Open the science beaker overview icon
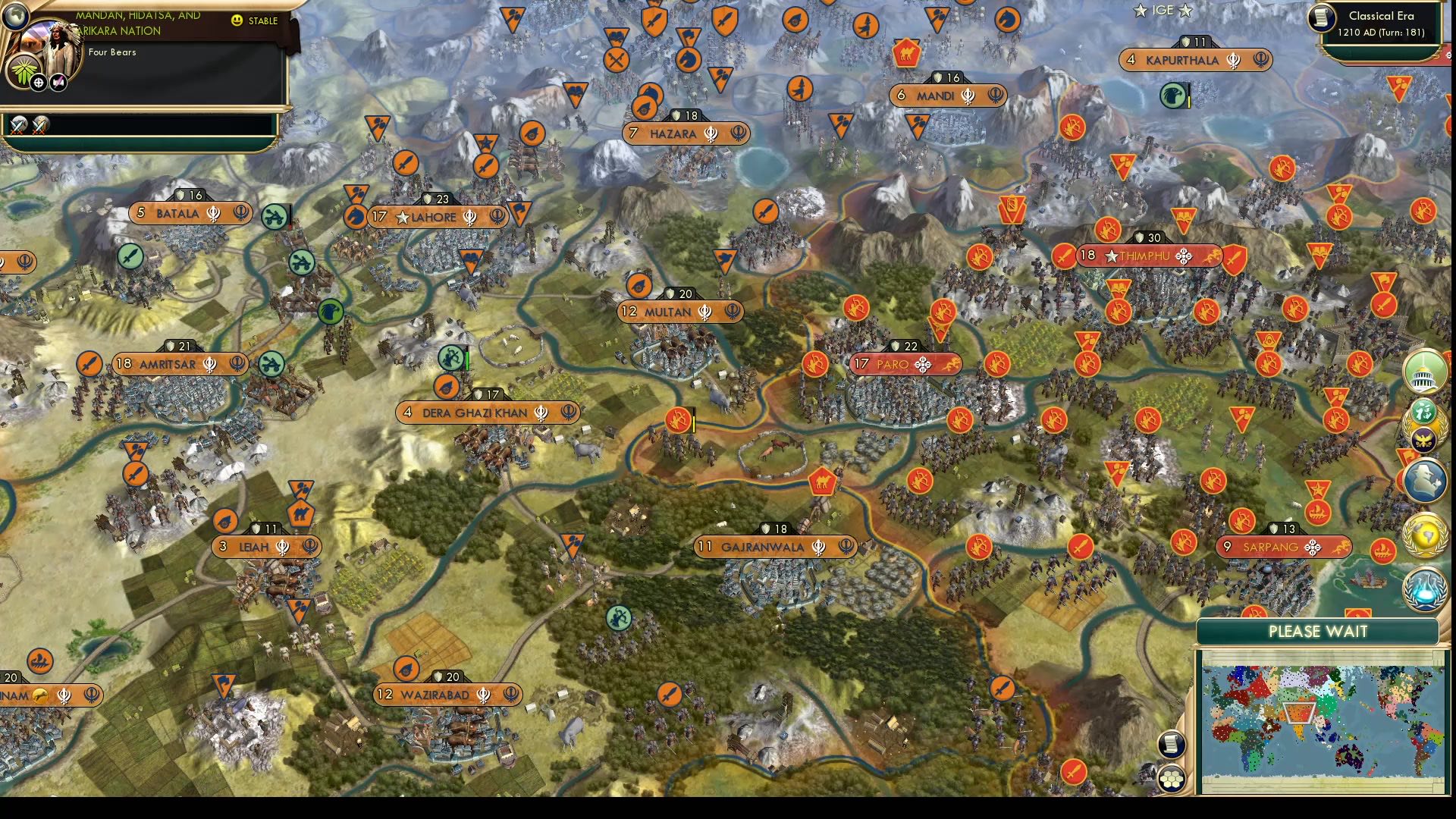This screenshot has height=819, width=1456. tap(1425, 588)
